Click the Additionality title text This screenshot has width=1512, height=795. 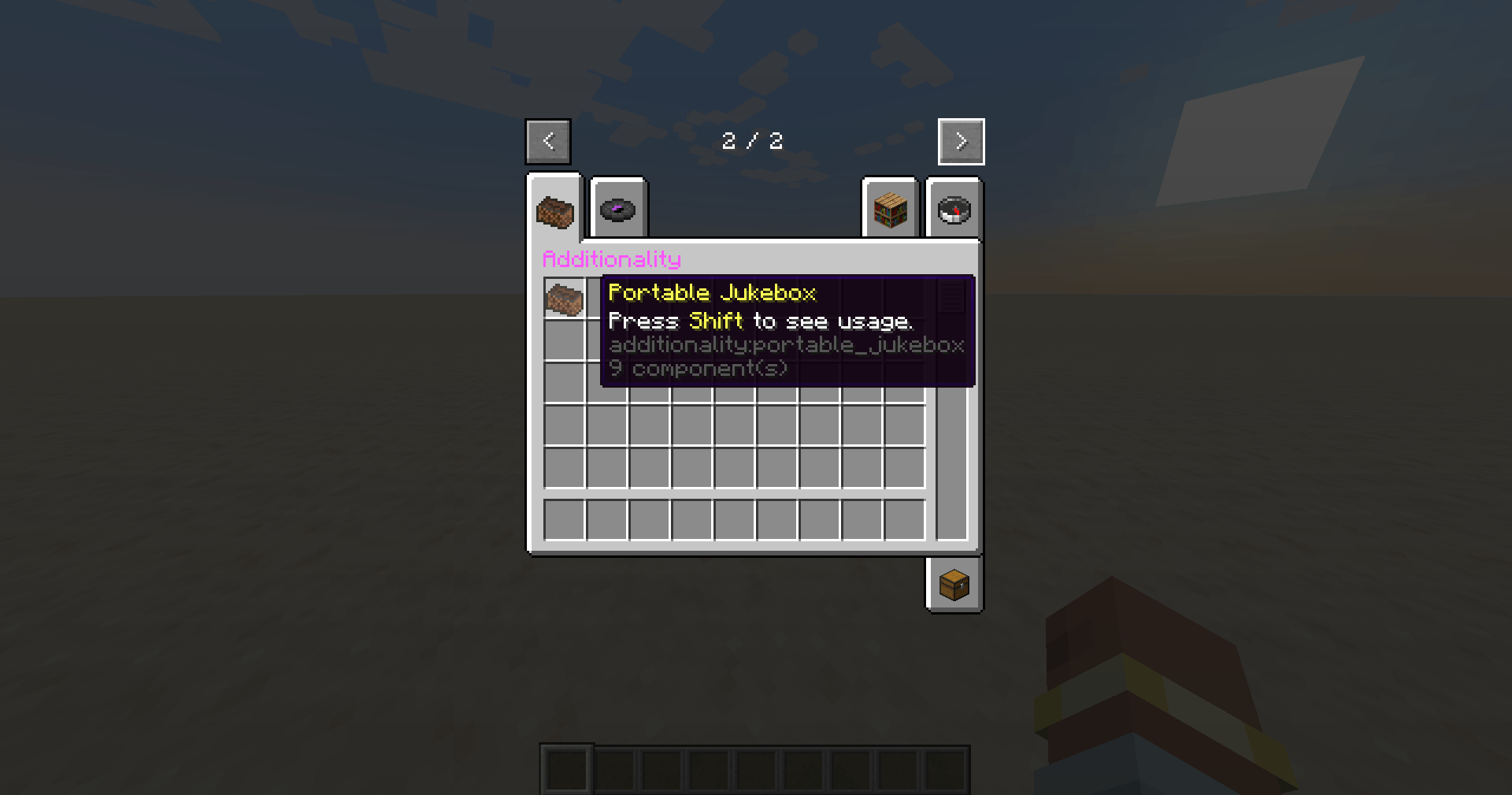612,259
